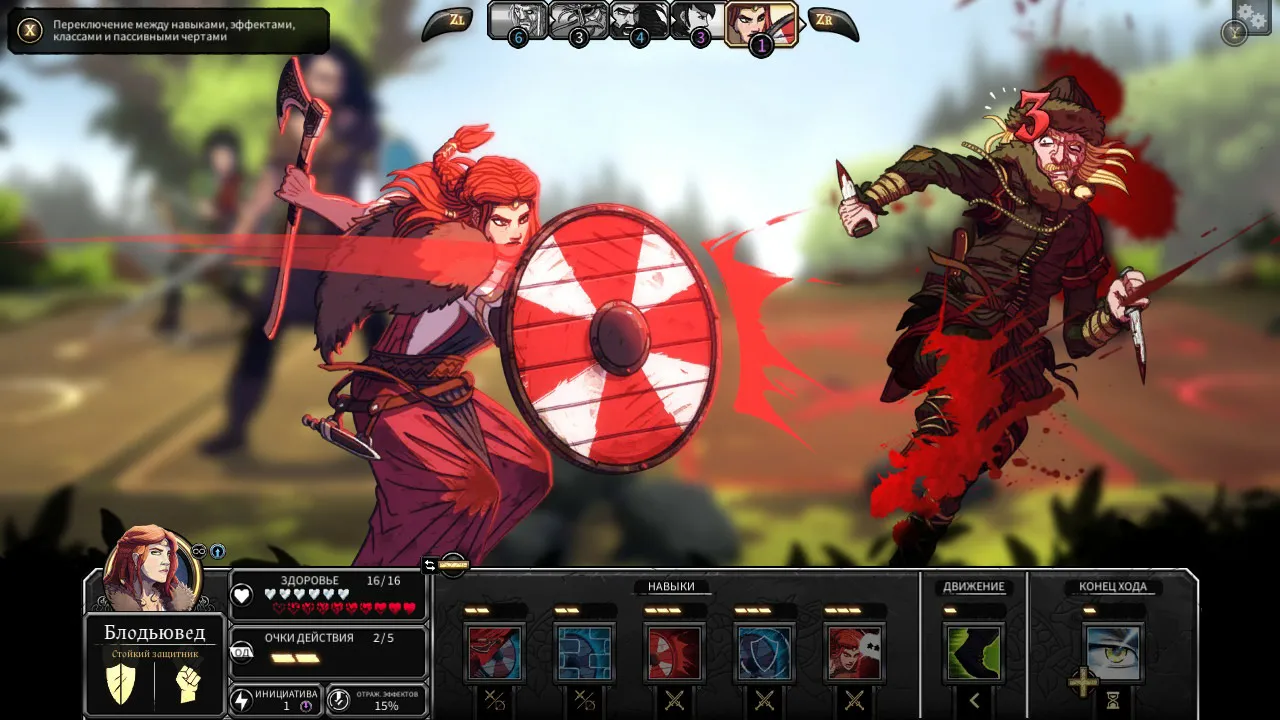
Task: Activate the axe-and-shield strike skill
Action: 495,653
